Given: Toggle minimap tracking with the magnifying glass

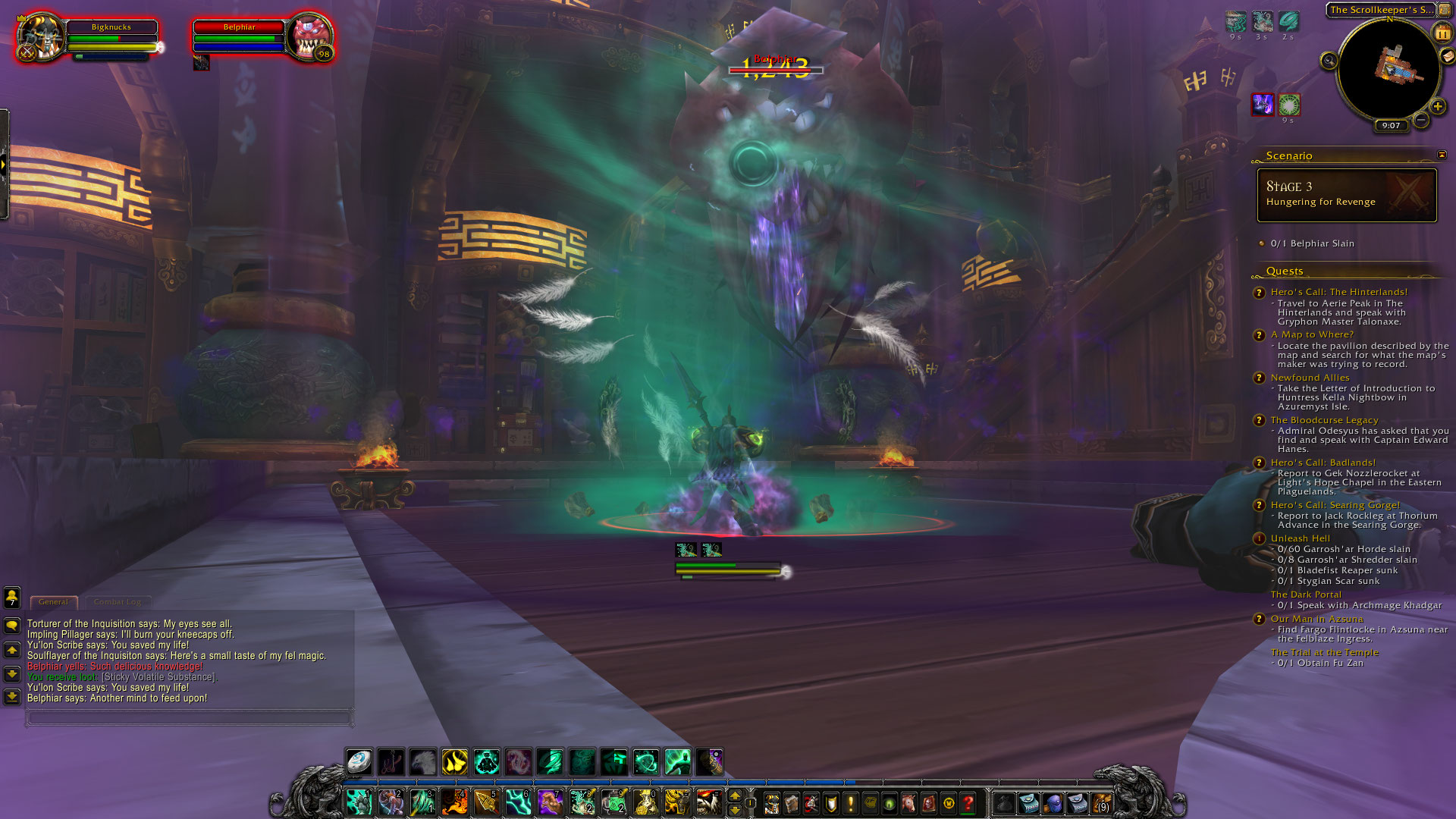Looking at the screenshot, I should (x=1329, y=61).
